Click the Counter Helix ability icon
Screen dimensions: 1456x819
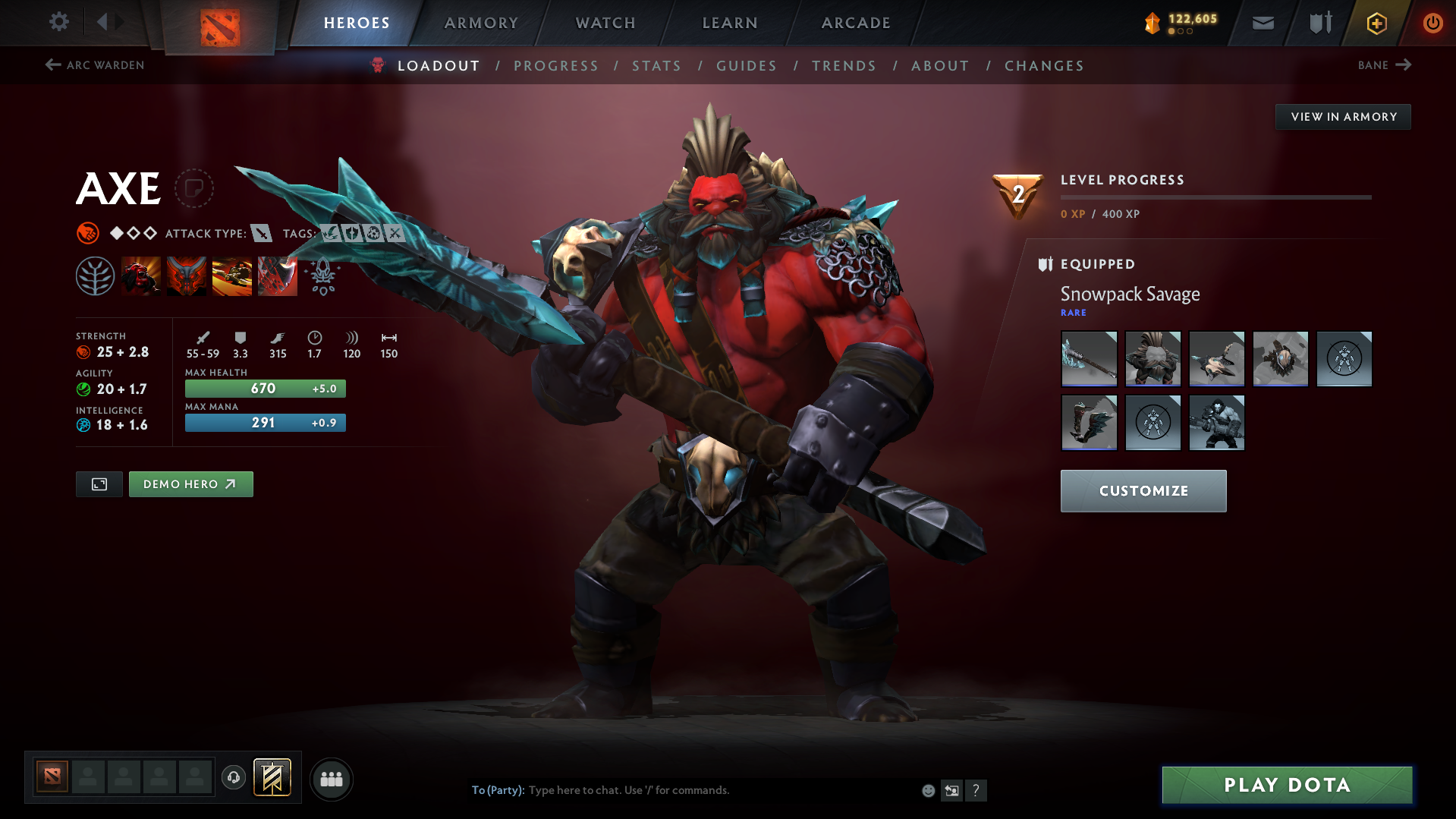pos(232,276)
